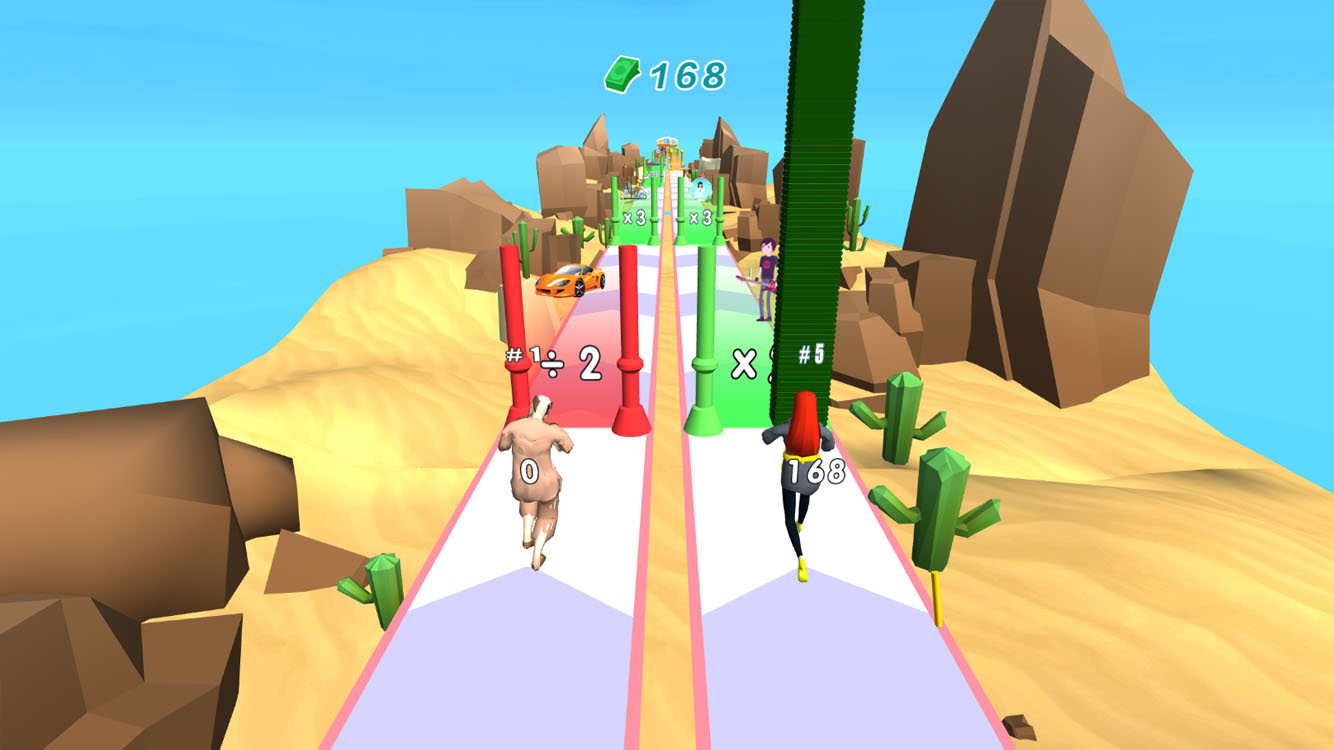The width and height of the screenshot is (1334, 750).
Task: Select the #5 rank label
Action: point(810,351)
